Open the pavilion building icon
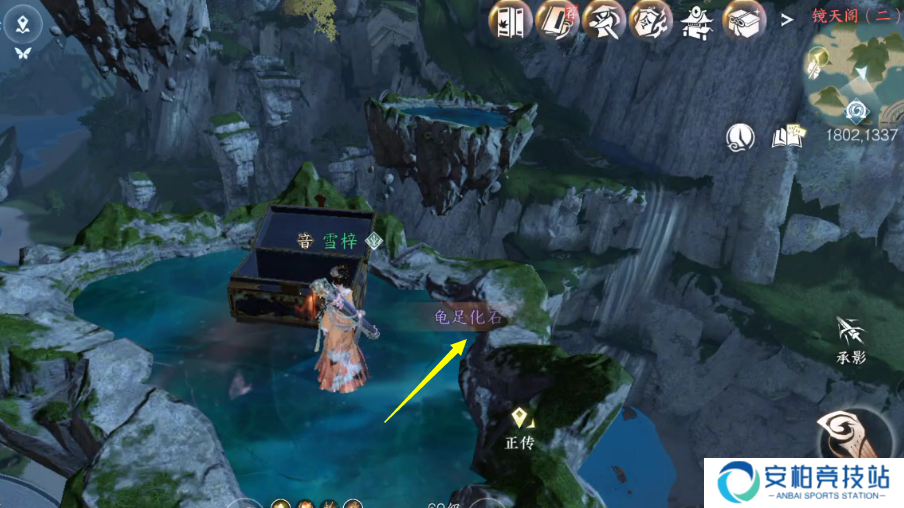The width and height of the screenshot is (904, 508). click(697, 21)
